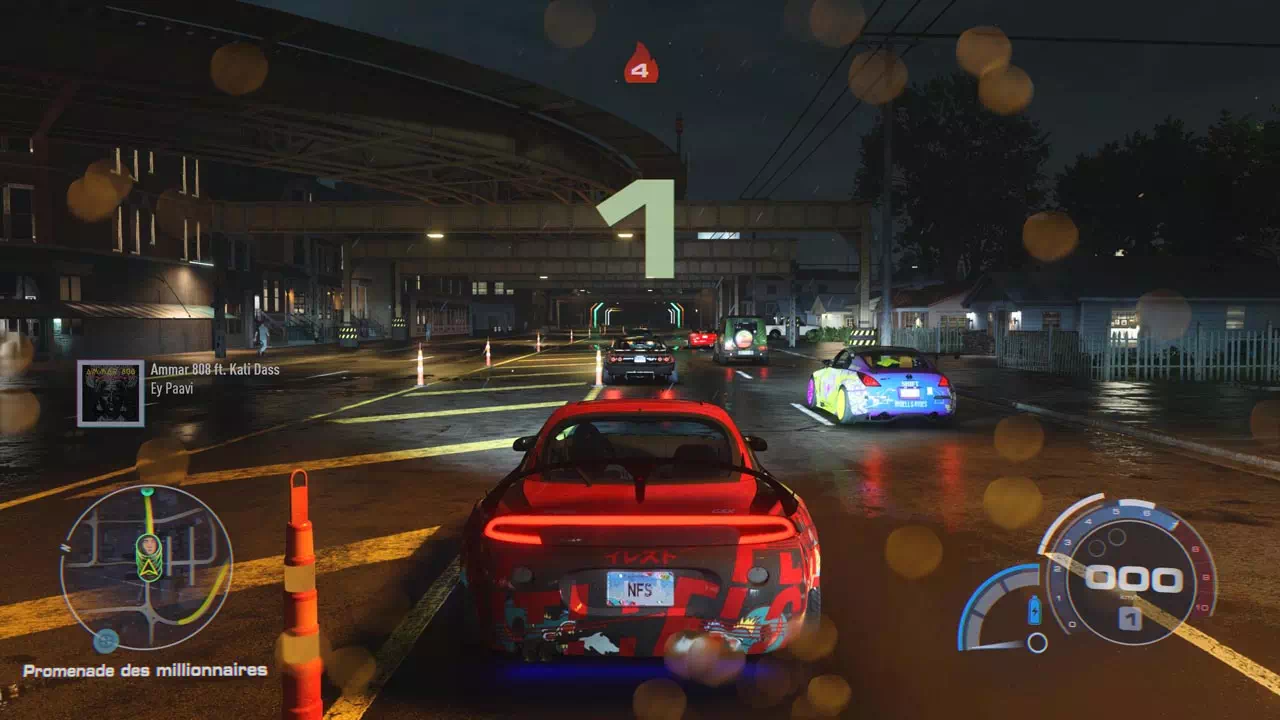Select the red heat level flame icon
The height and width of the screenshot is (720, 1280).
click(641, 64)
